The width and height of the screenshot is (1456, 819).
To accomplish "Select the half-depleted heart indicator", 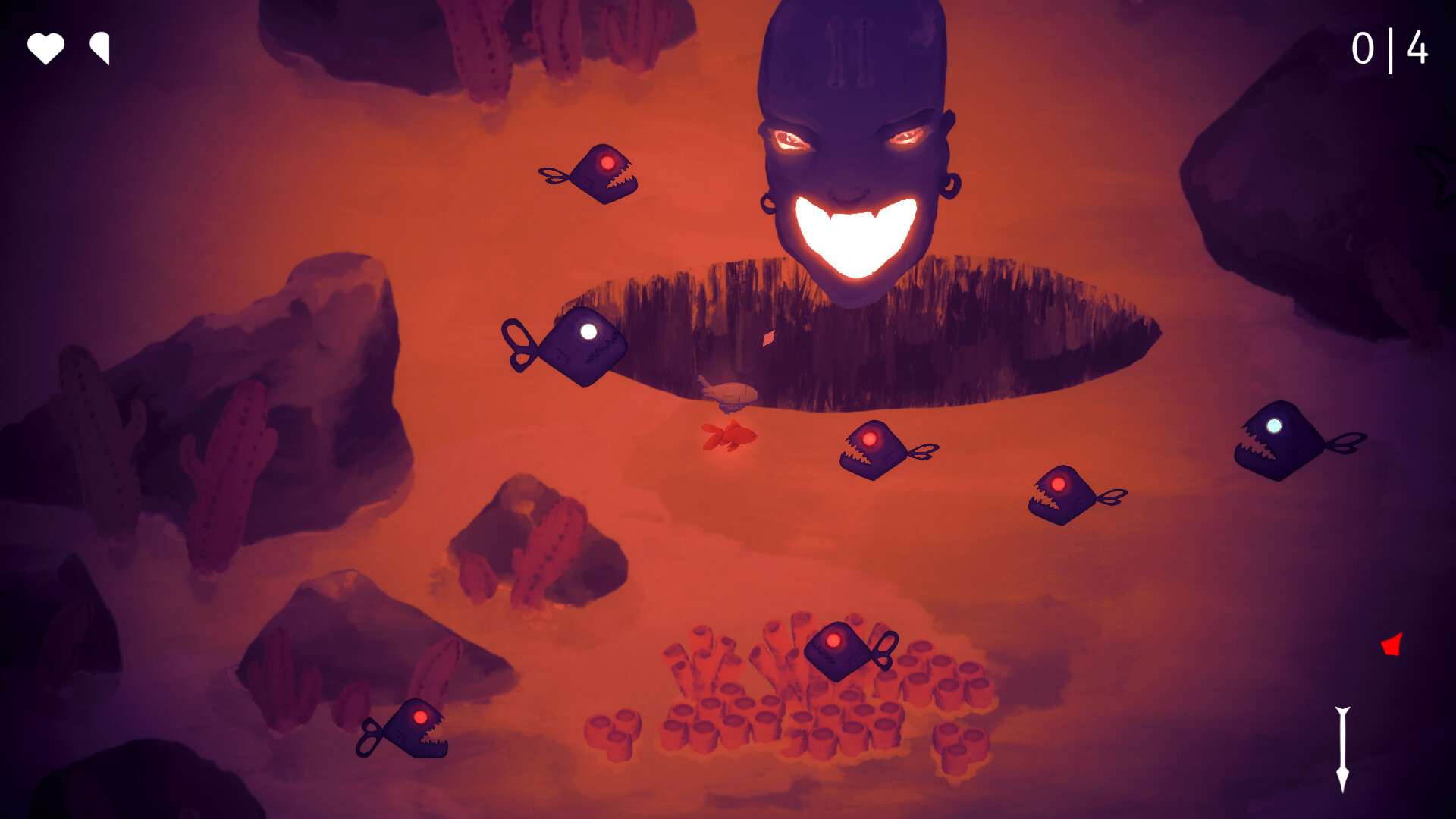I will click(x=99, y=49).
